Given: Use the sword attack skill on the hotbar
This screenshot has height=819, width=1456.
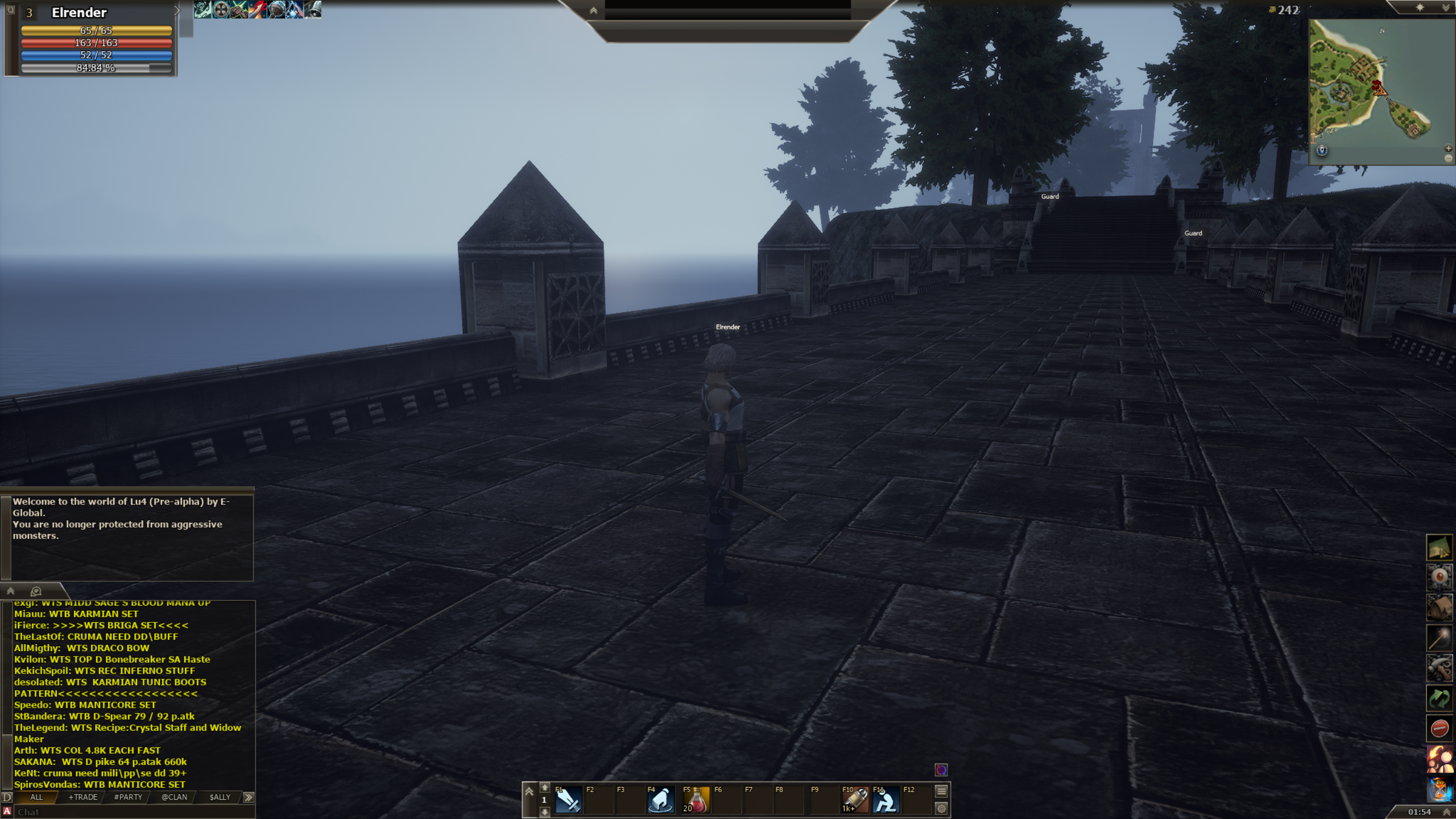Looking at the screenshot, I should pyautogui.click(x=568, y=800).
